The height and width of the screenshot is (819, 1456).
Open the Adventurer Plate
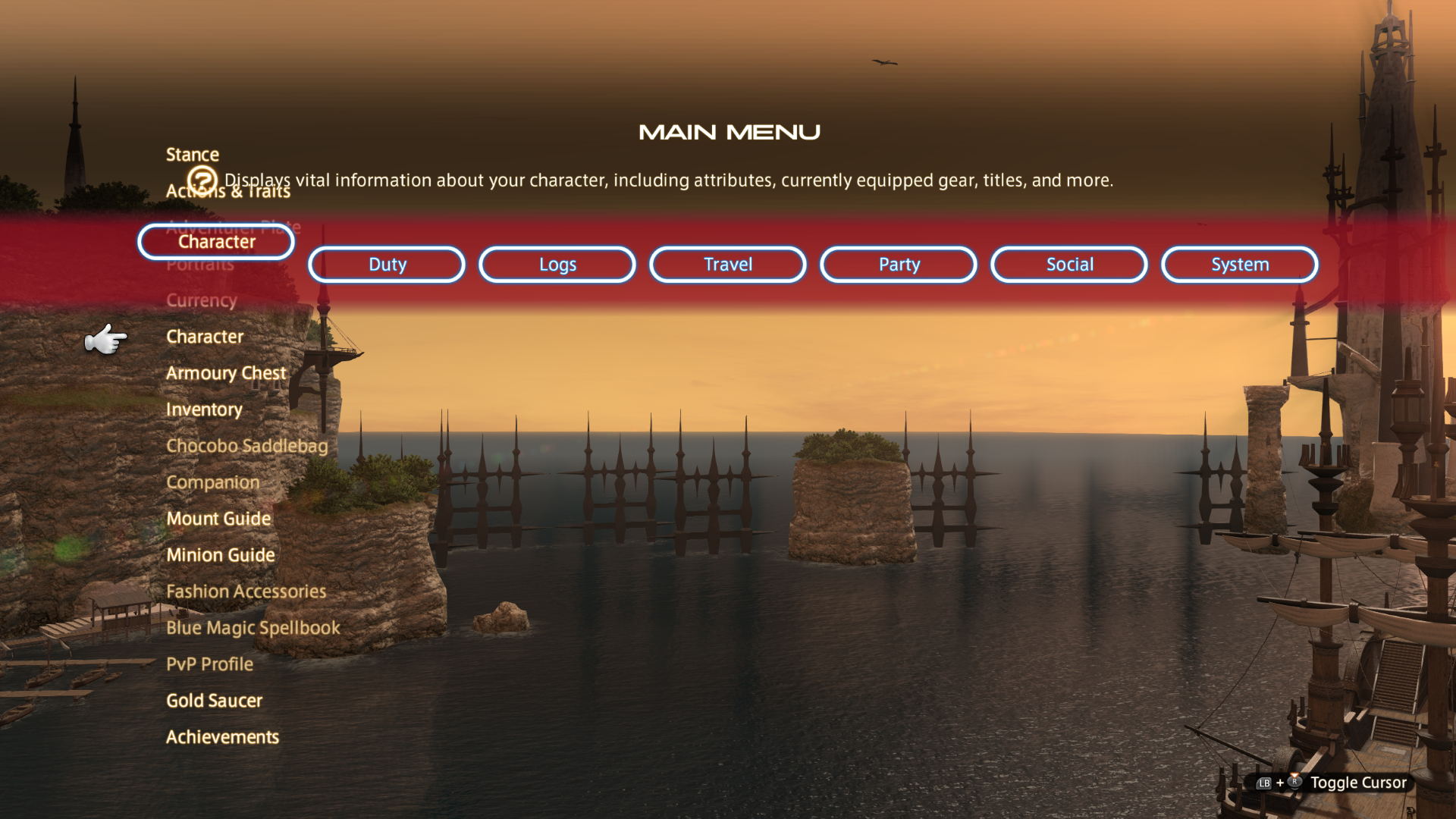tap(234, 227)
